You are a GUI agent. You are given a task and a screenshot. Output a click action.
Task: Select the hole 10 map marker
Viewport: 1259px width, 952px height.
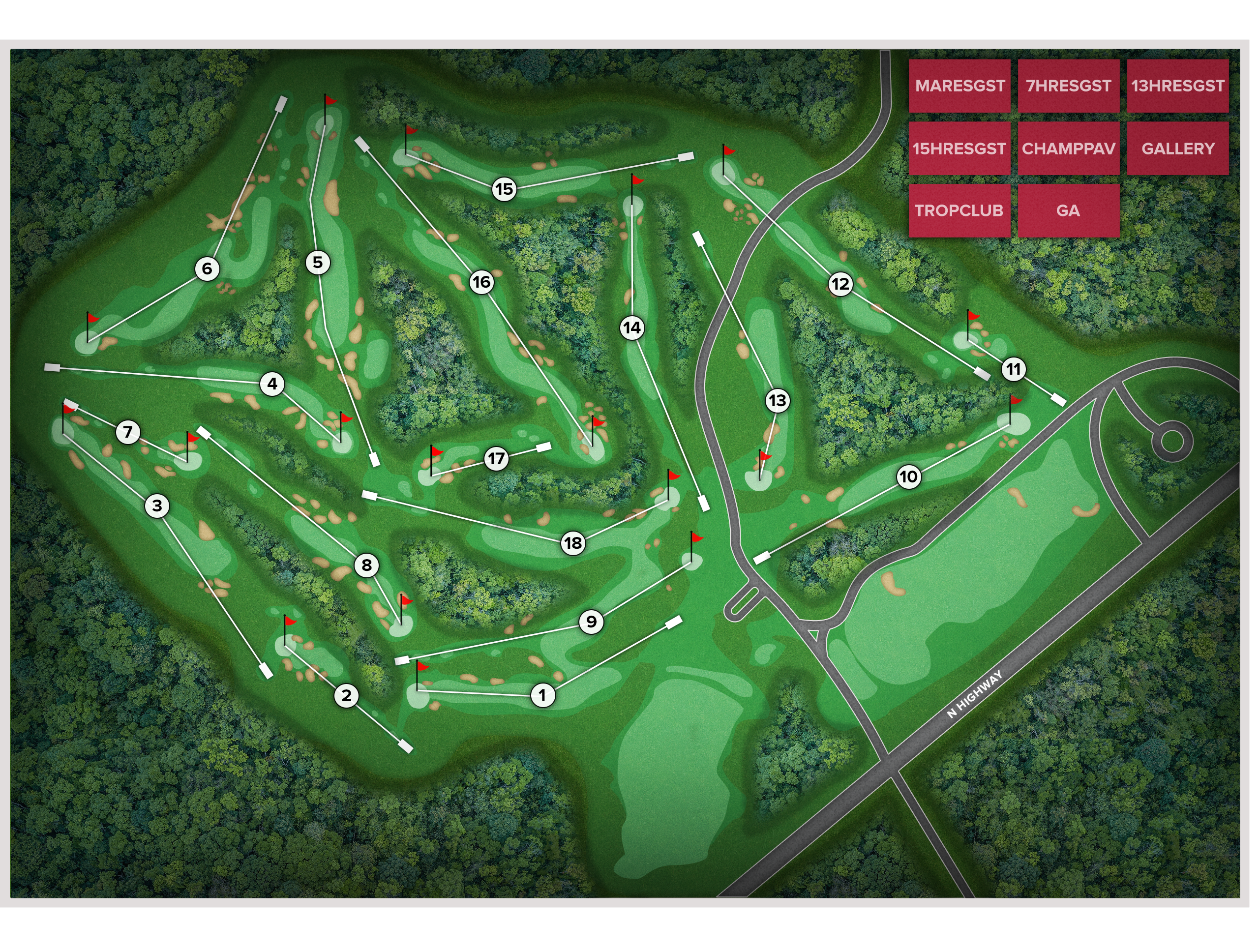(x=908, y=476)
